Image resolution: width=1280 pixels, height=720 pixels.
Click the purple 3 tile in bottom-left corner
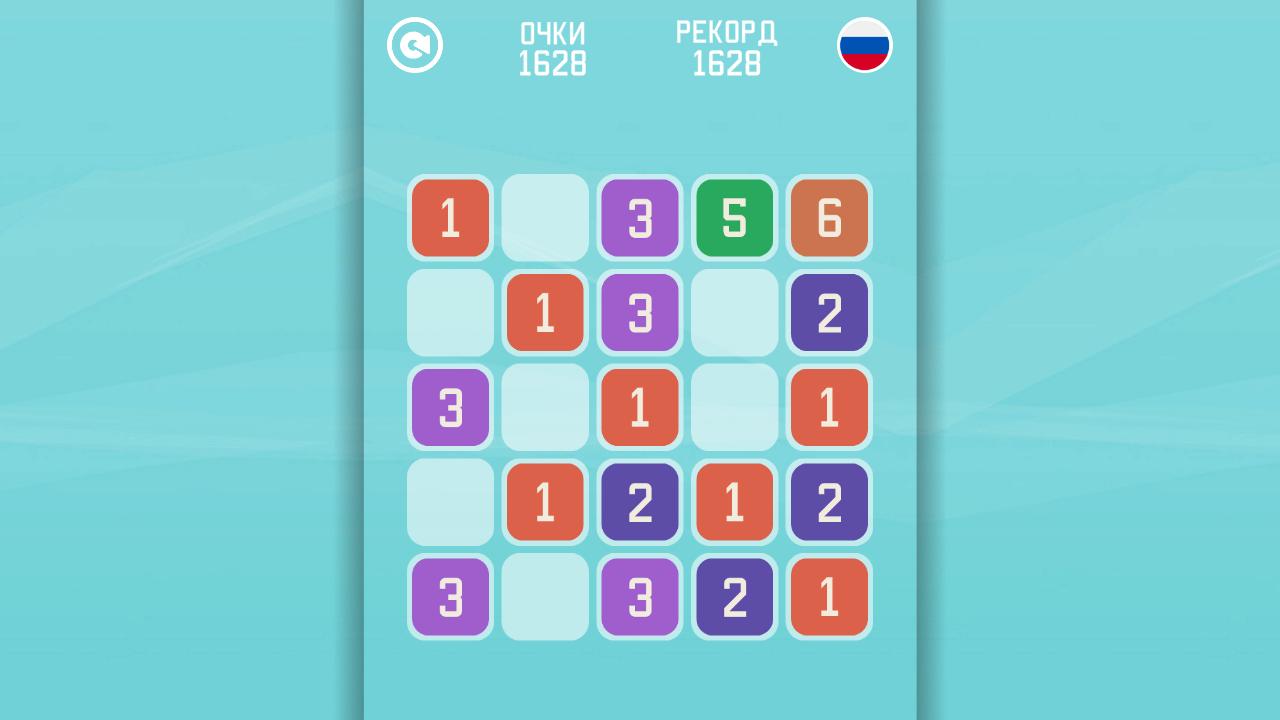click(x=450, y=597)
